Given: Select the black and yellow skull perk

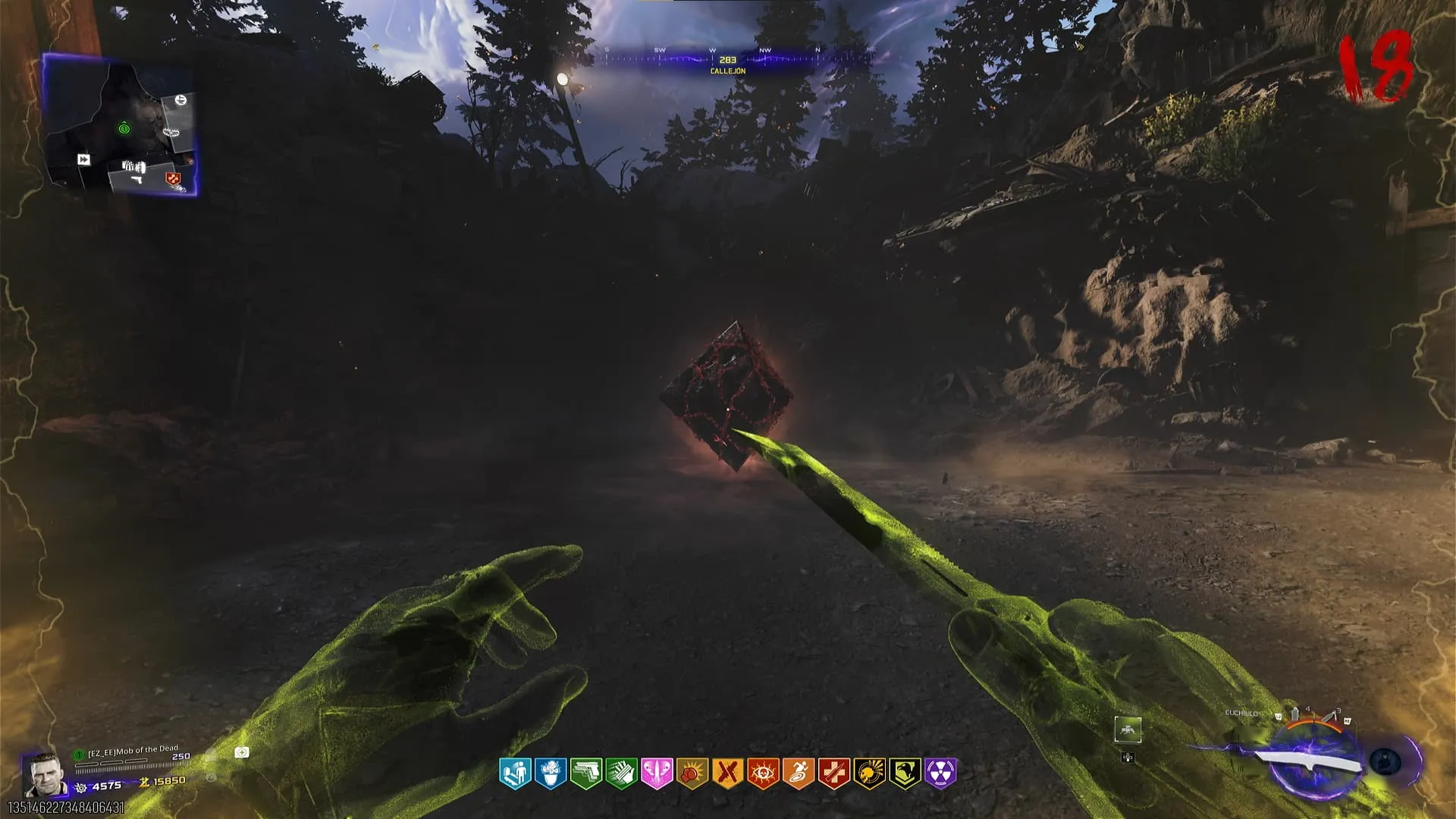Looking at the screenshot, I should (869, 773).
